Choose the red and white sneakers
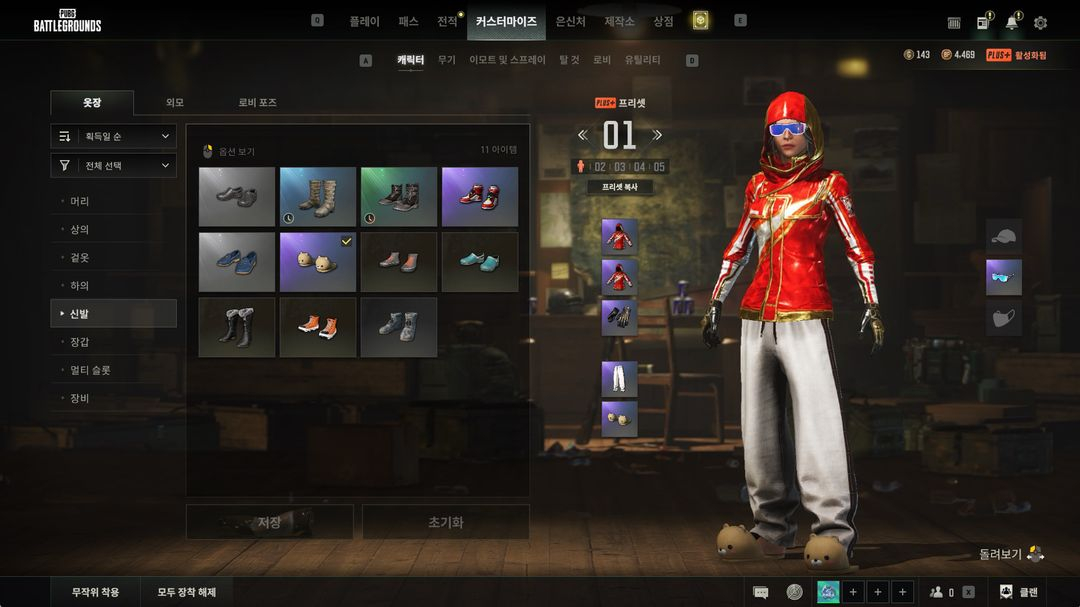 [x=480, y=197]
